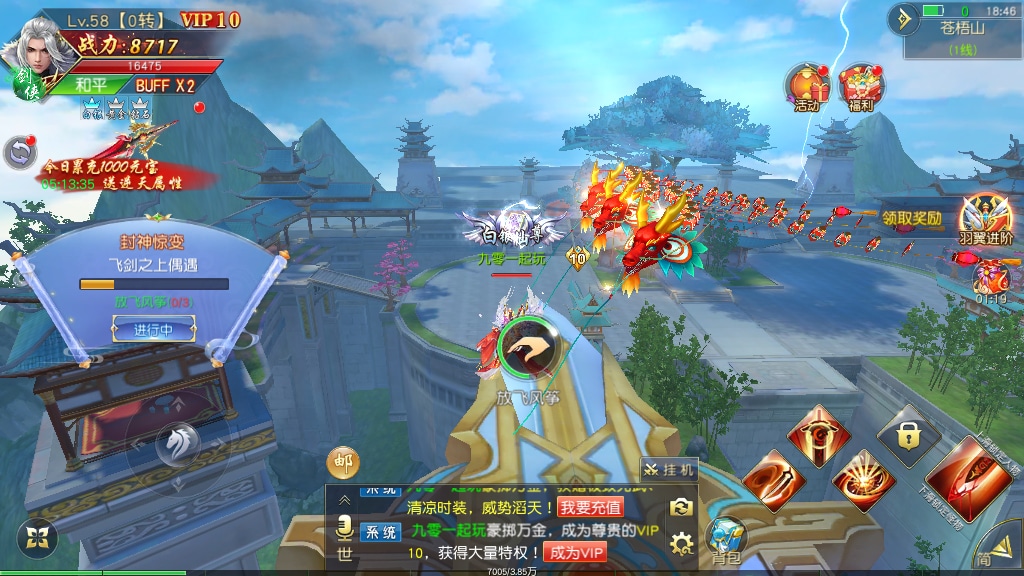
Task: Click the camera screenshot icon
Action: [x=682, y=507]
